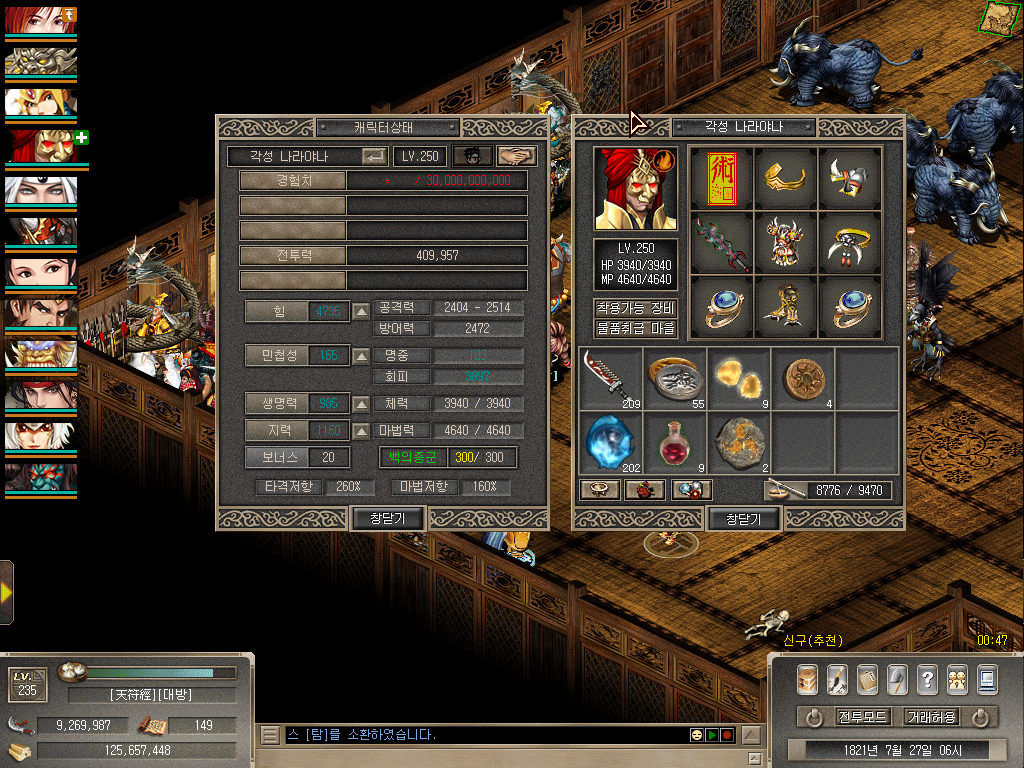
Task: Click the 물품취급 마을 button
Action: [636, 328]
